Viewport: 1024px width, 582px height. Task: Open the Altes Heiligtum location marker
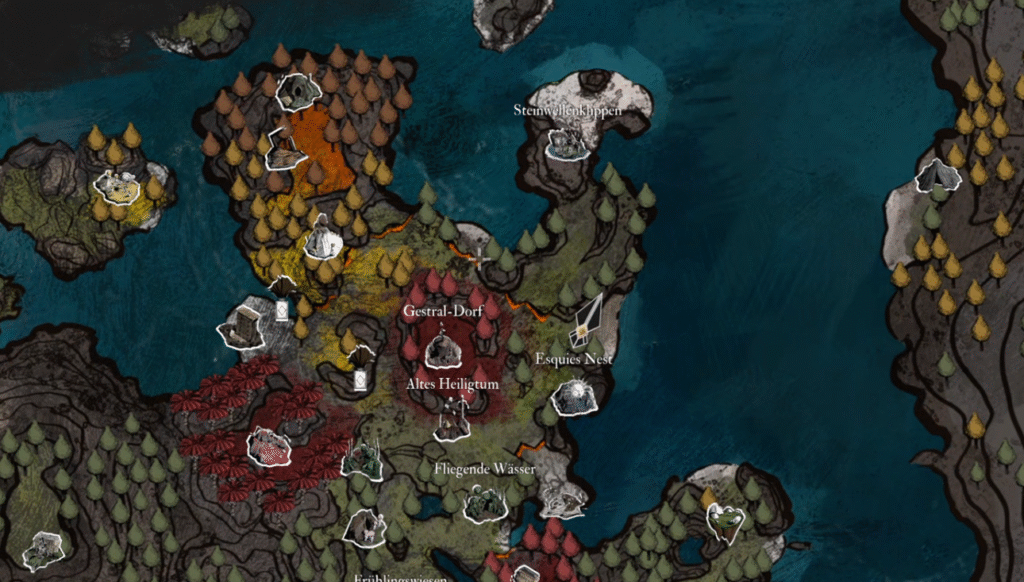click(452, 420)
